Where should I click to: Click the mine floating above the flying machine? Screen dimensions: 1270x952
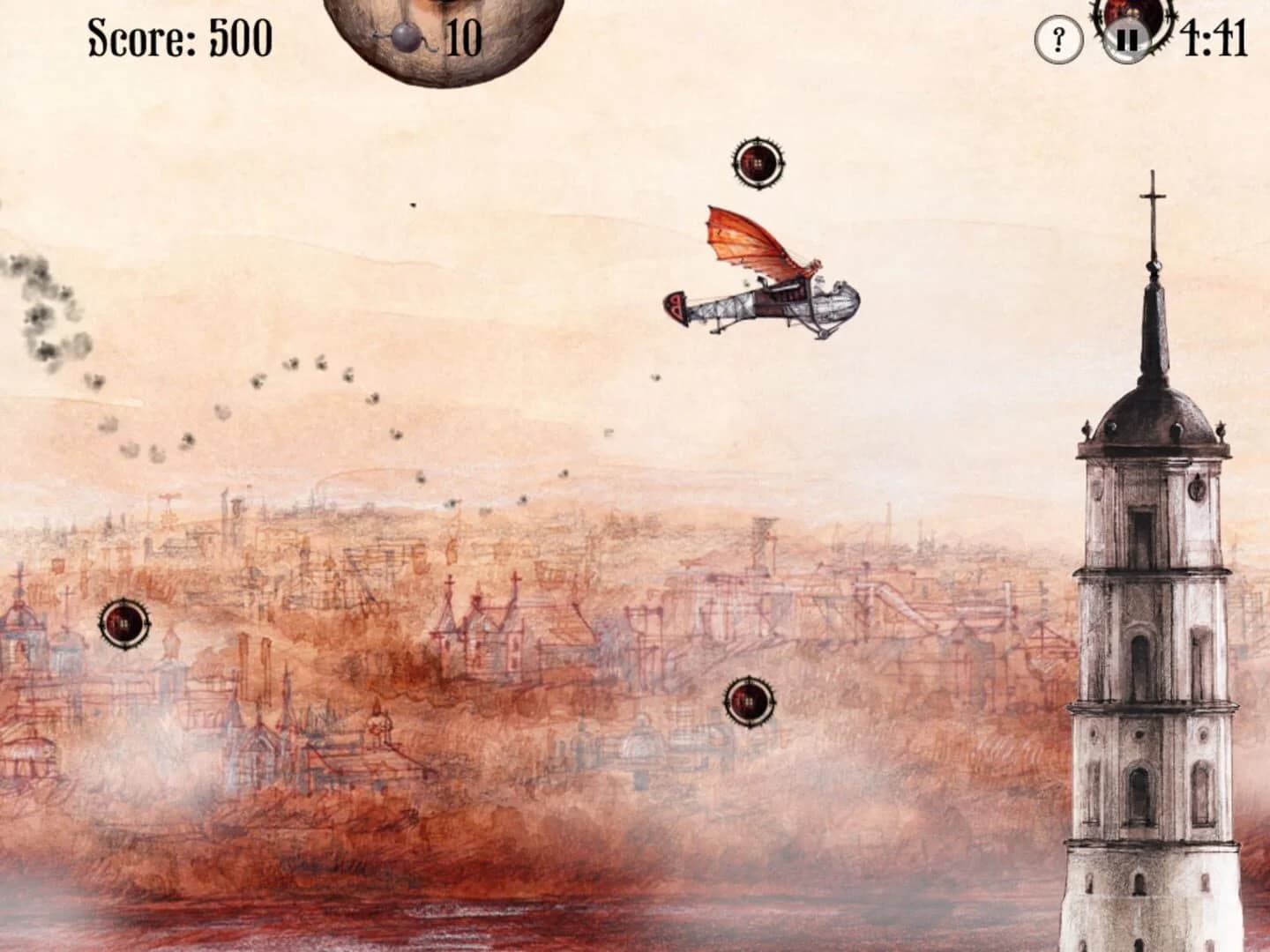[x=757, y=163]
